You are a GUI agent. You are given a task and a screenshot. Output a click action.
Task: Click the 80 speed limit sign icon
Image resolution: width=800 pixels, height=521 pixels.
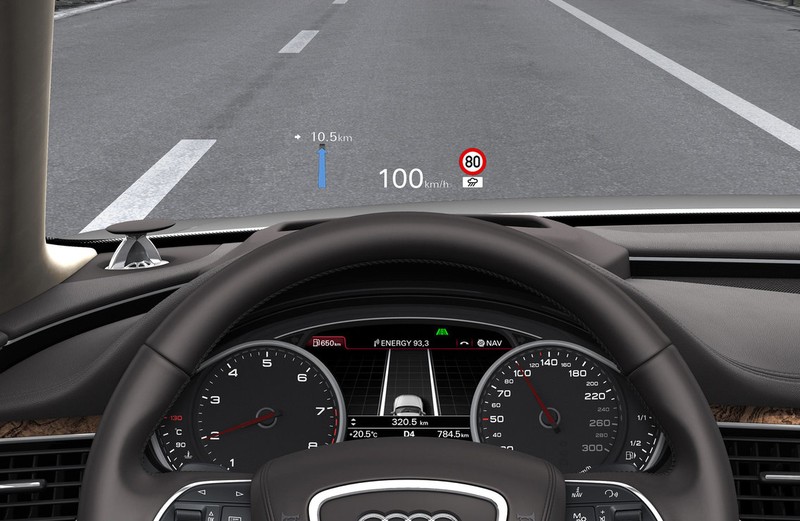click(x=472, y=162)
